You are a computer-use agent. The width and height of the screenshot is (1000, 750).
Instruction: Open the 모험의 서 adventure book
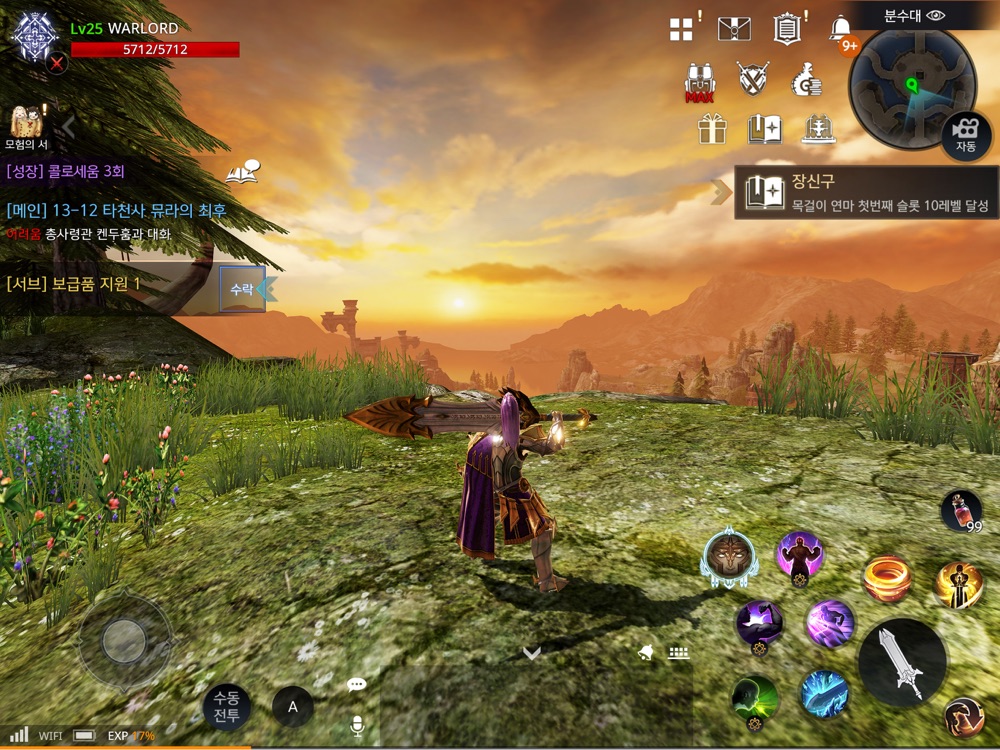point(27,126)
